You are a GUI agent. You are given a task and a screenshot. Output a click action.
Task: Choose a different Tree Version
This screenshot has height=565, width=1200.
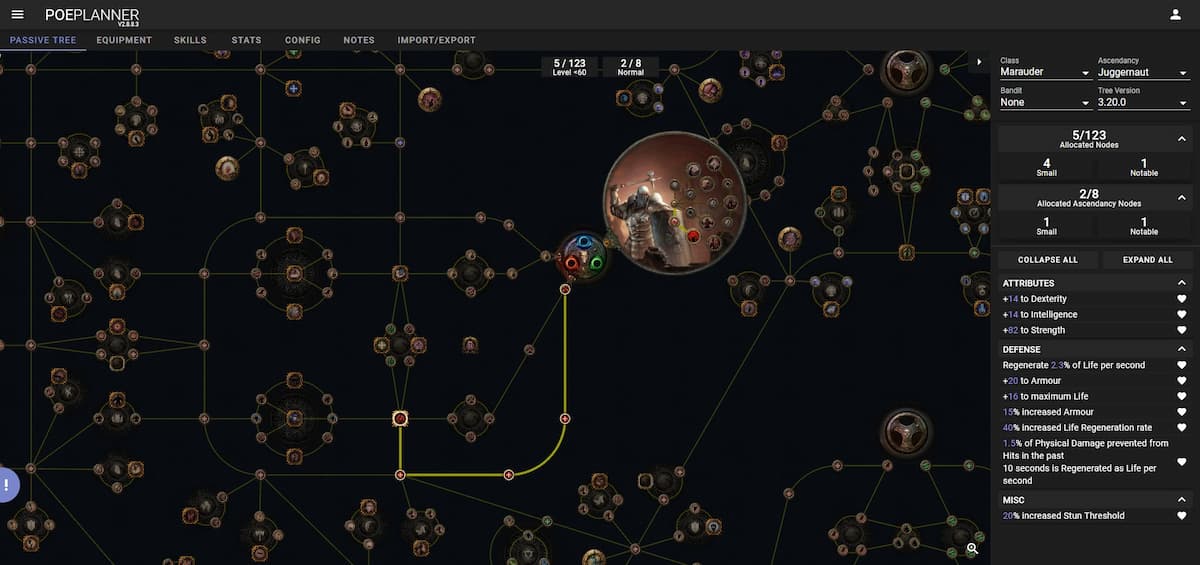pos(1142,102)
